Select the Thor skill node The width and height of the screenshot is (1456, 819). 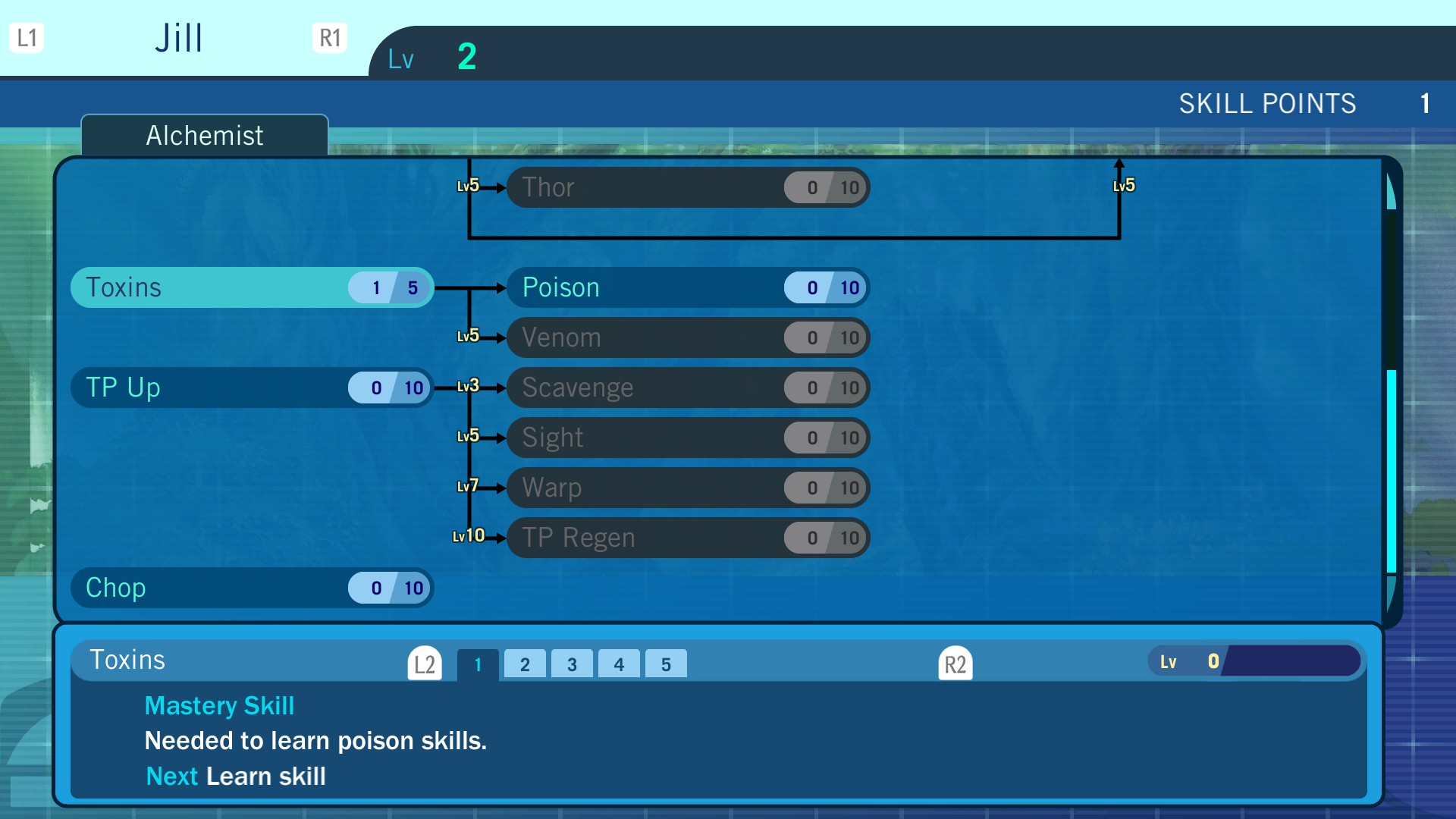pos(687,187)
